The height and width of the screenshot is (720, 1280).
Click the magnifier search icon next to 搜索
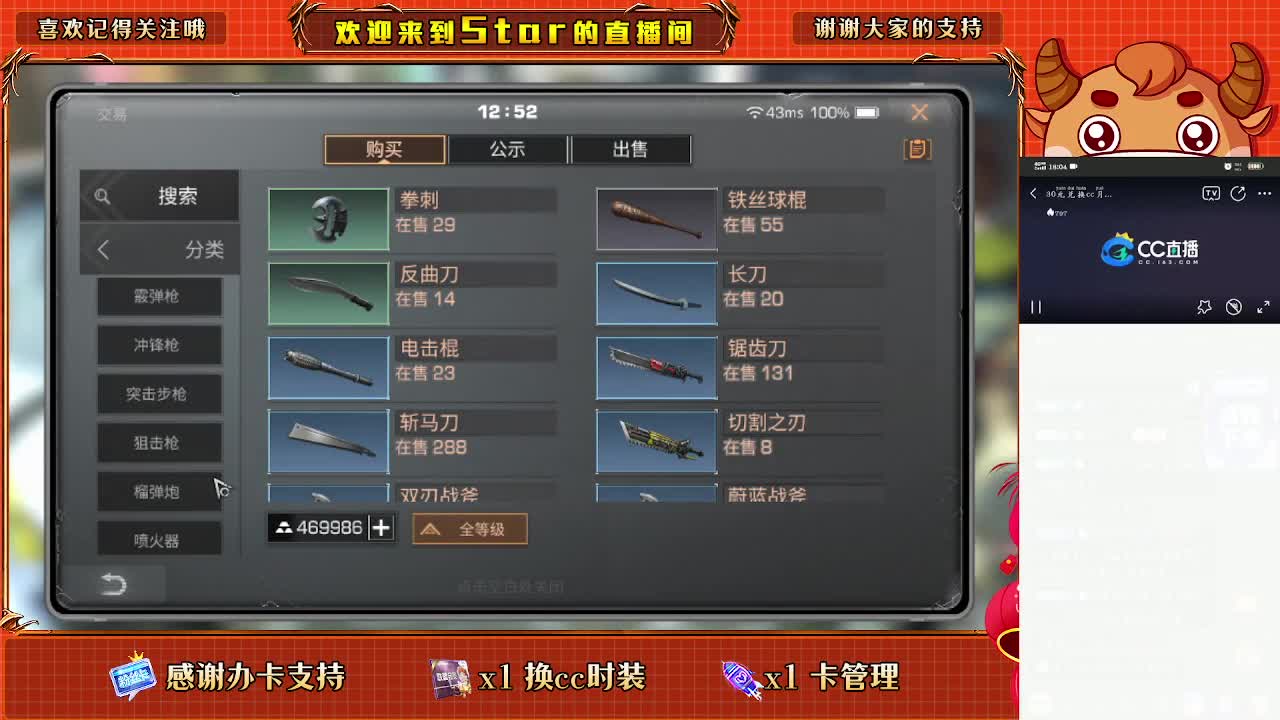104,196
